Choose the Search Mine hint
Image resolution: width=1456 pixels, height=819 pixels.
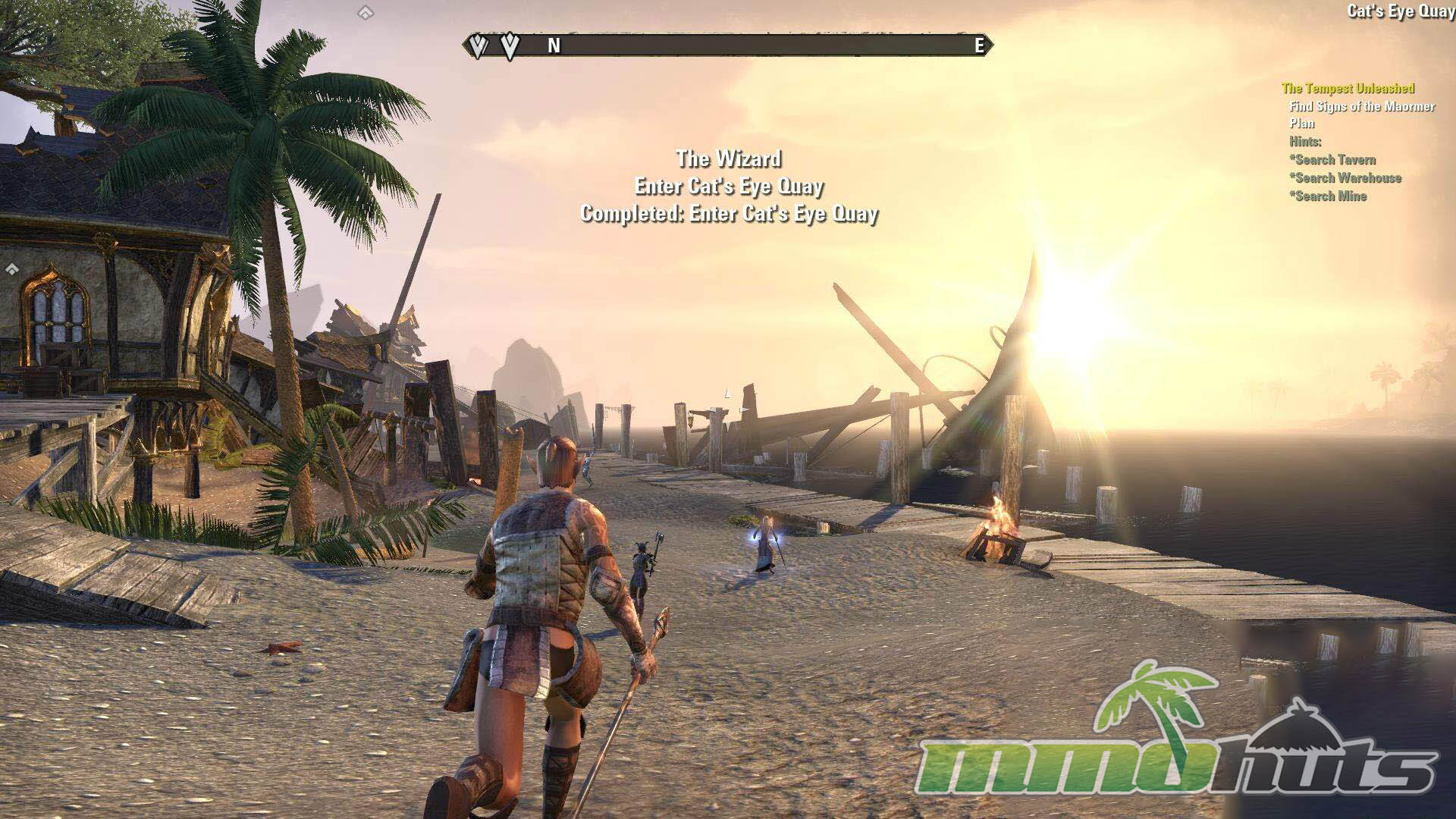[1328, 196]
